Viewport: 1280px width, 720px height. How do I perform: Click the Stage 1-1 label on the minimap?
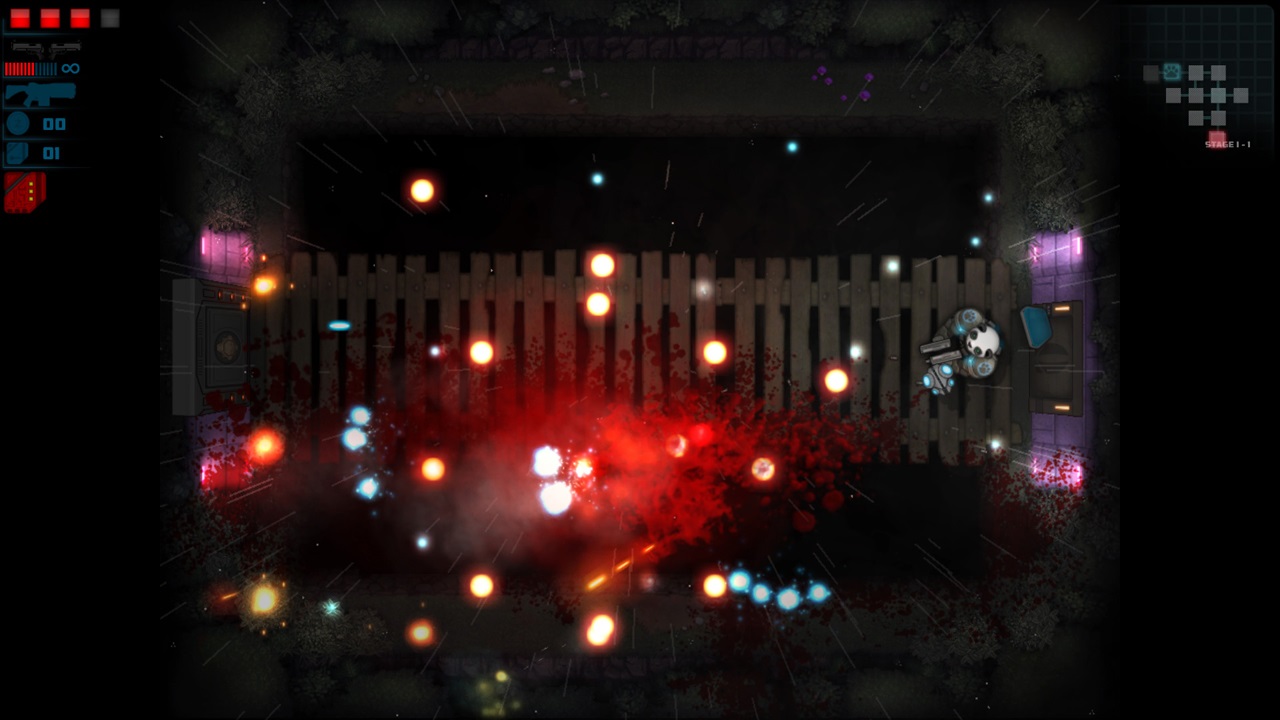coord(1228,144)
